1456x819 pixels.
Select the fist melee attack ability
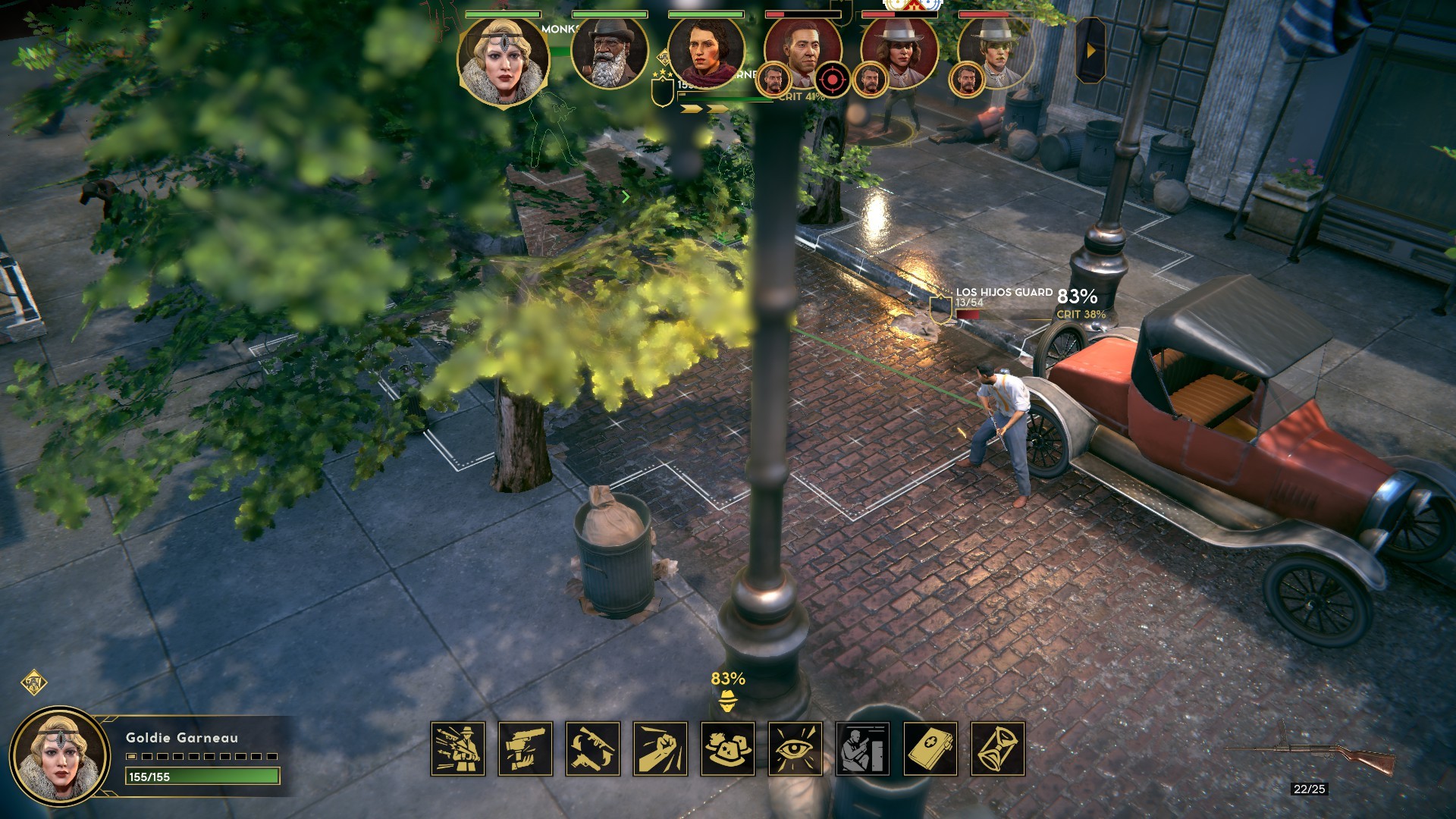point(661,748)
